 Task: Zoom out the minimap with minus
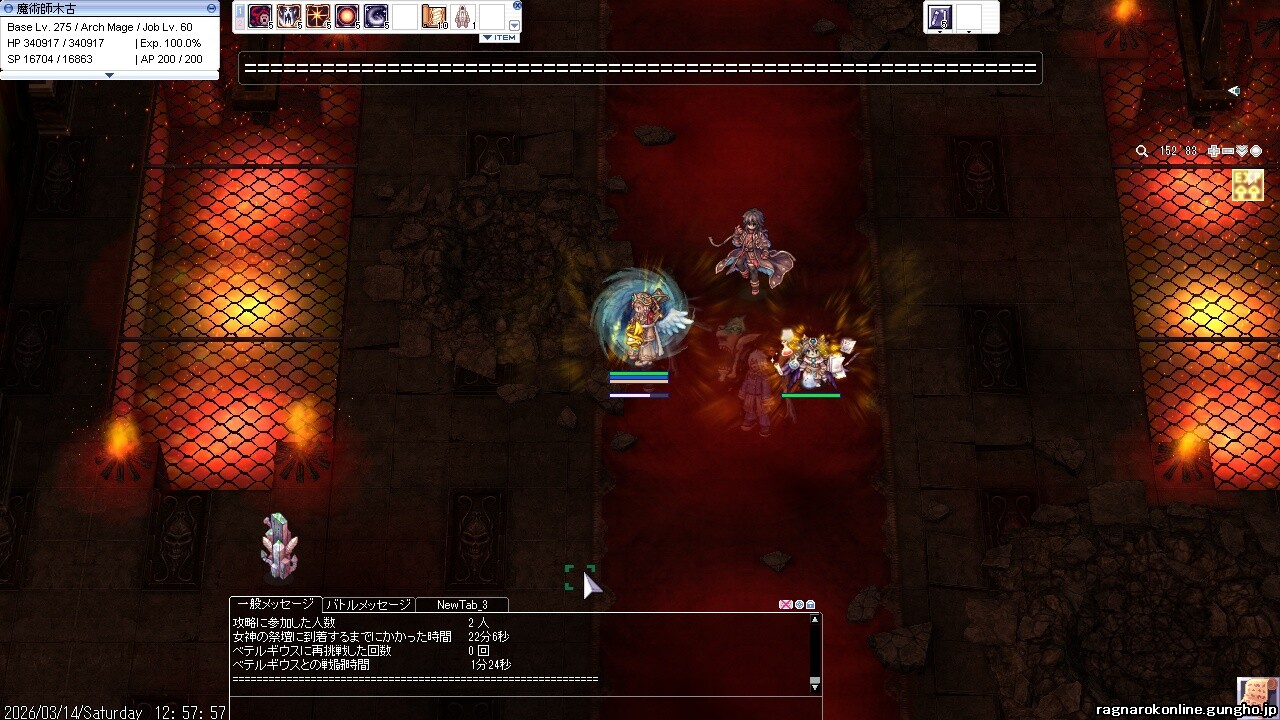click(x=1228, y=151)
